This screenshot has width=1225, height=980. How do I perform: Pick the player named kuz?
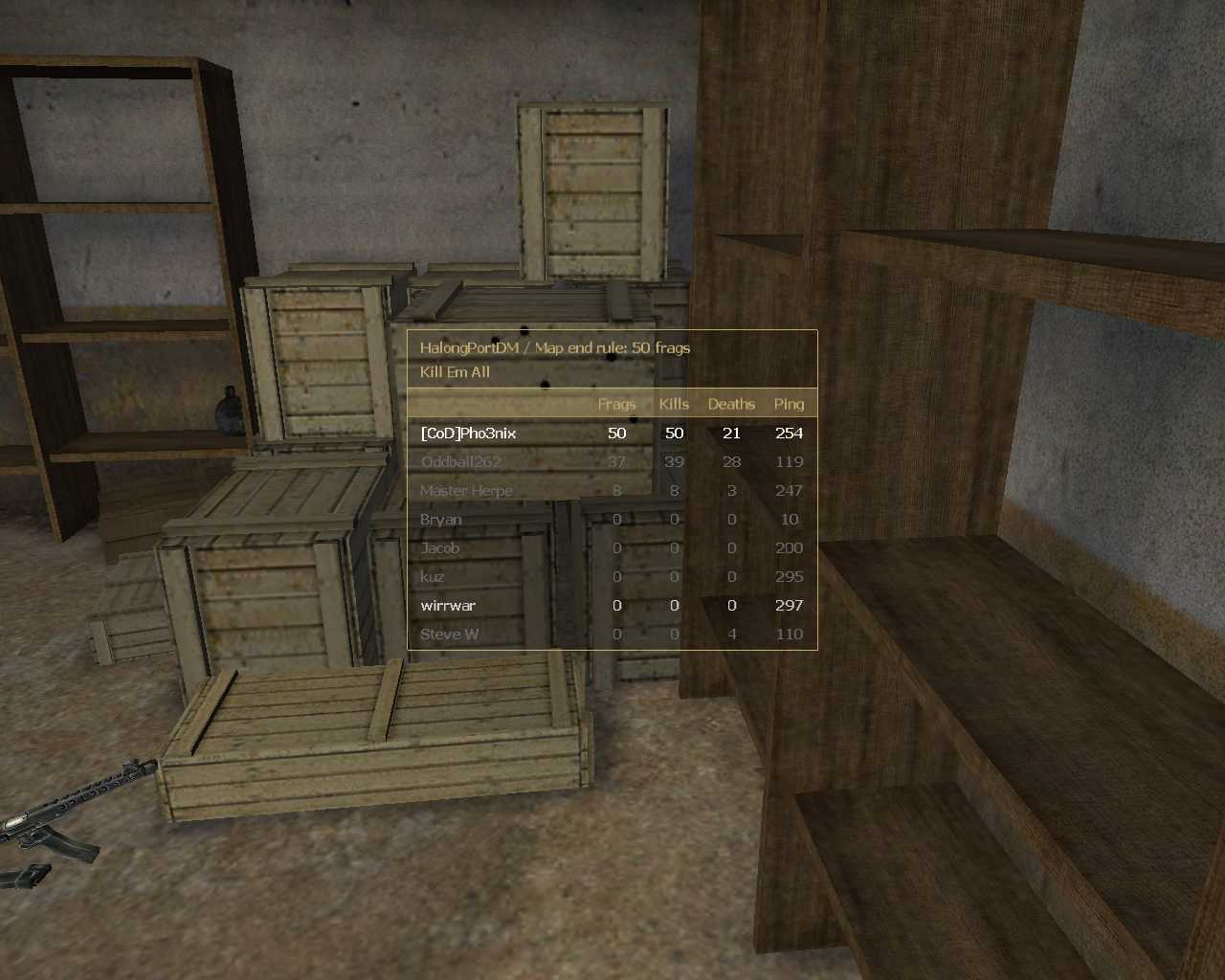click(433, 577)
